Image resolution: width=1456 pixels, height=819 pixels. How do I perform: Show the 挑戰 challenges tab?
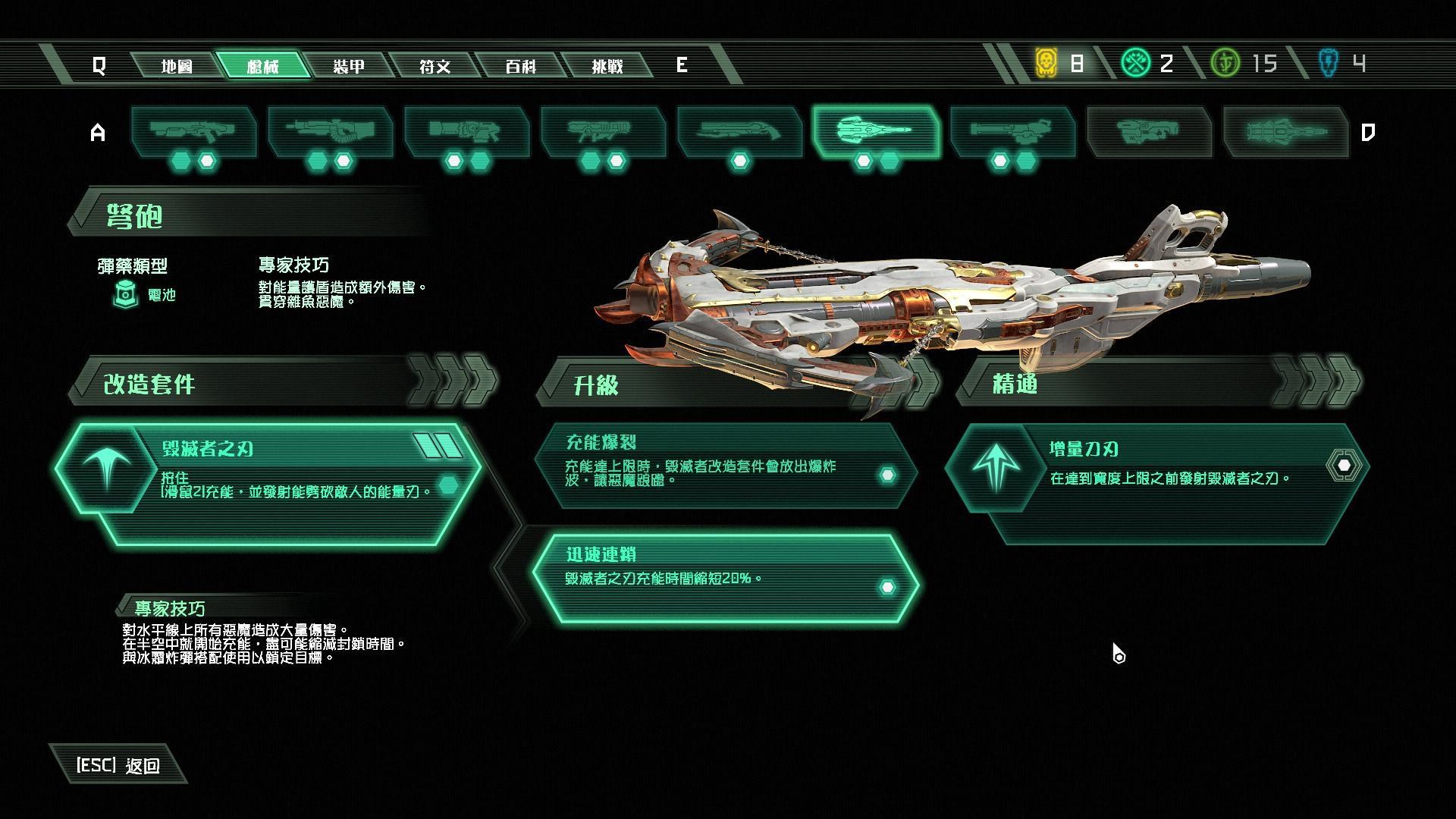[607, 66]
